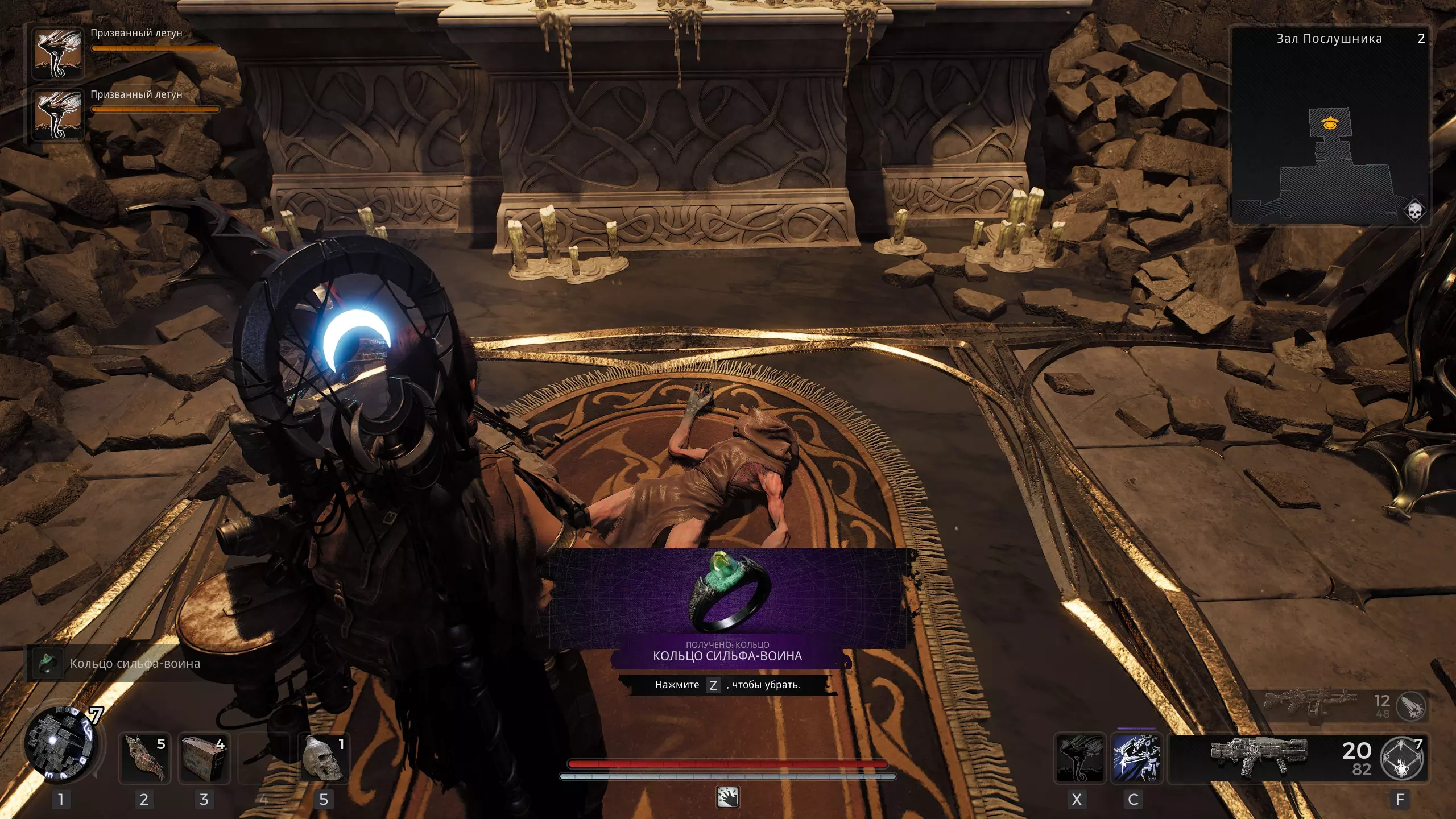Switch to the dimmed secondary weapon
Viewport: 1456px width, 819px height.
click(1308, 704)
